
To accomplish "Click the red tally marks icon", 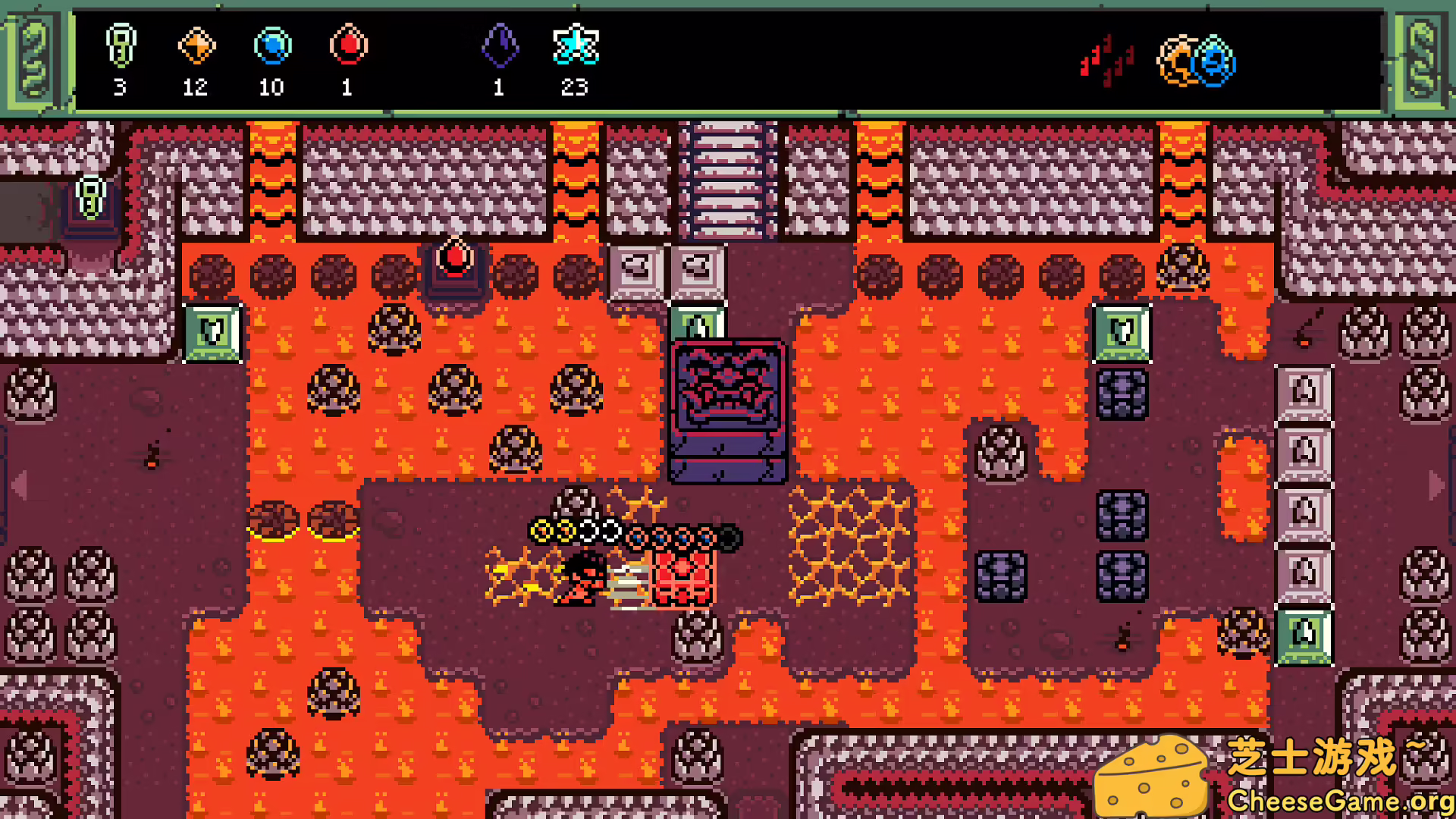I will pos(1107,59).
